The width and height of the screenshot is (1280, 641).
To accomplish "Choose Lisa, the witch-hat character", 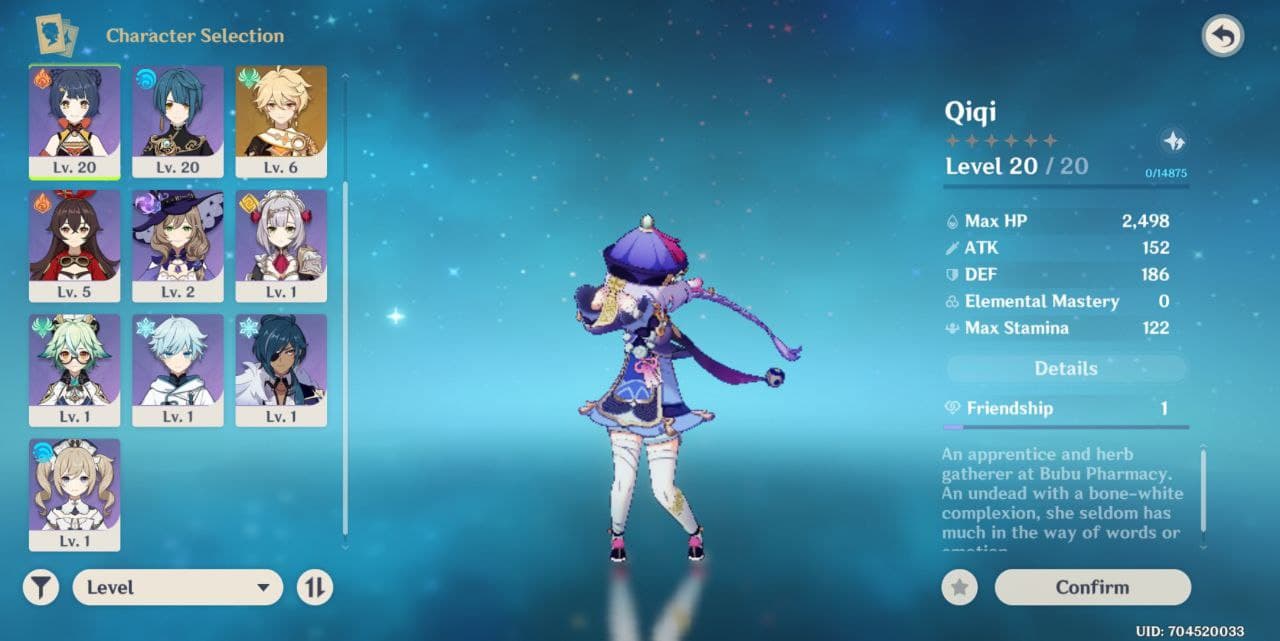I will (178, 245).
